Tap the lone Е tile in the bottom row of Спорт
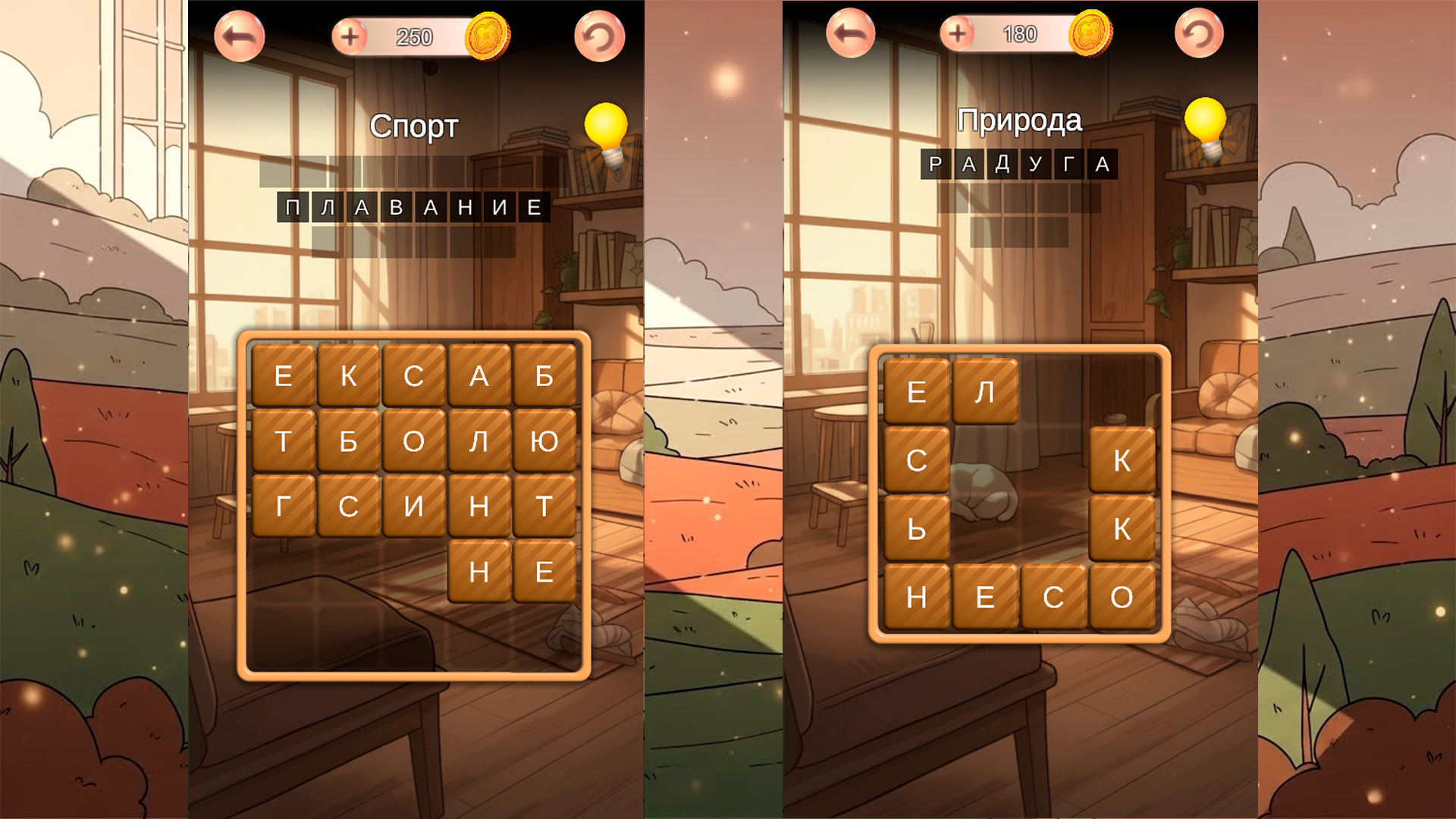1456x819 pixels. (x=544, y=571)
